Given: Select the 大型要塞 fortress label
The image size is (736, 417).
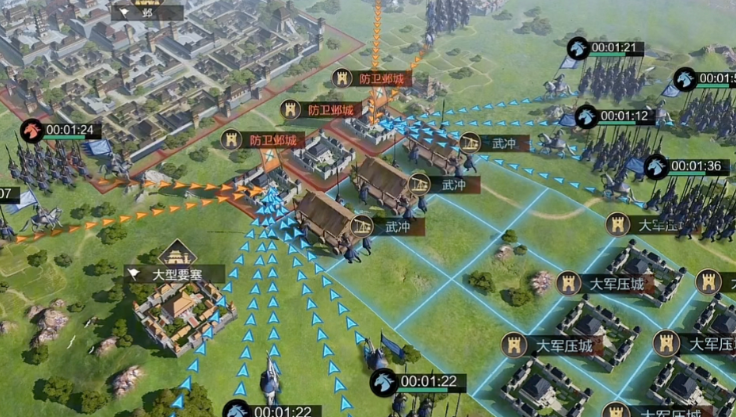Looking at the screenshot, I should pos(176,272).
